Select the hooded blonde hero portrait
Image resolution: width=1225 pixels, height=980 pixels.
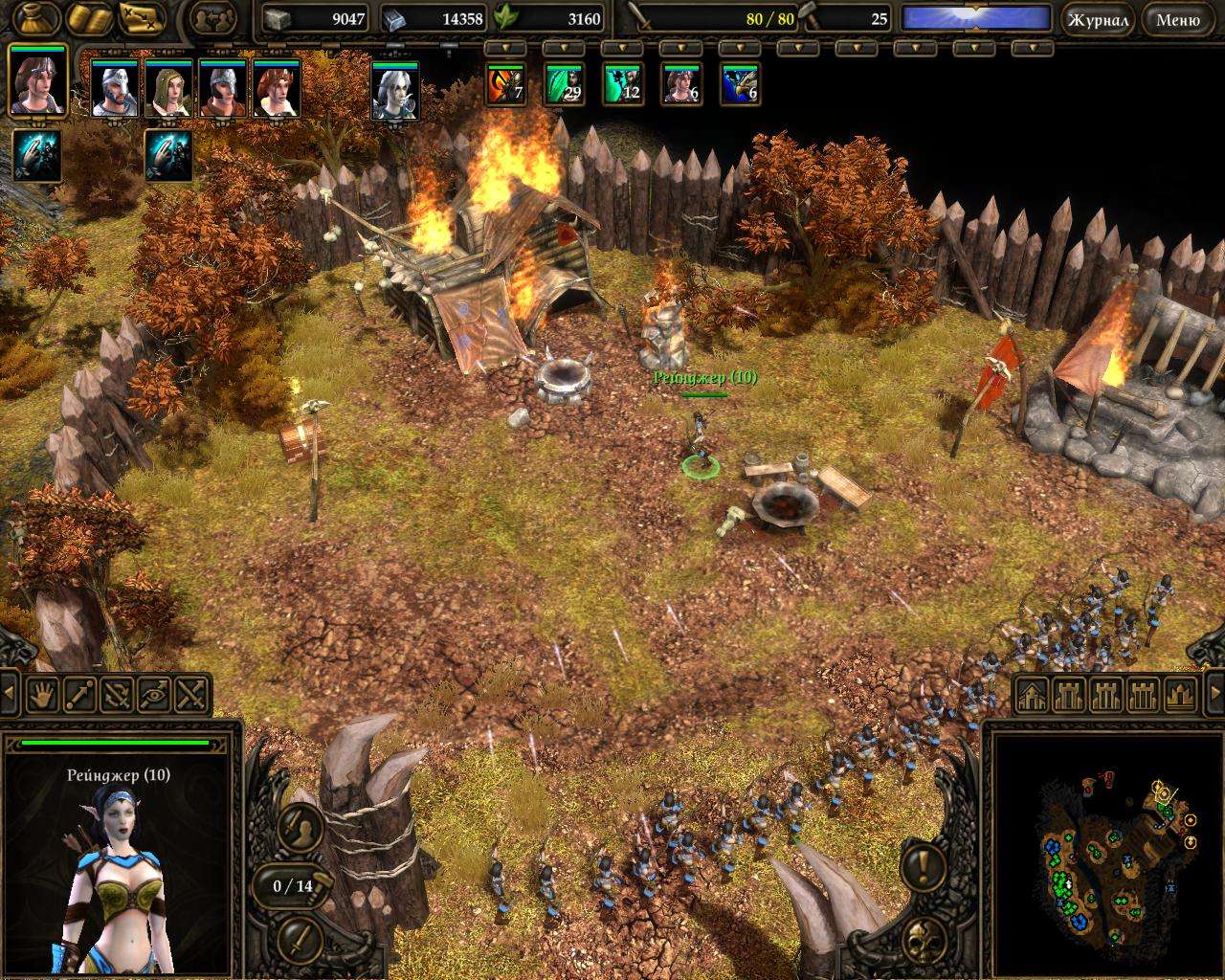pyautogui.click(x=169, y=88)
